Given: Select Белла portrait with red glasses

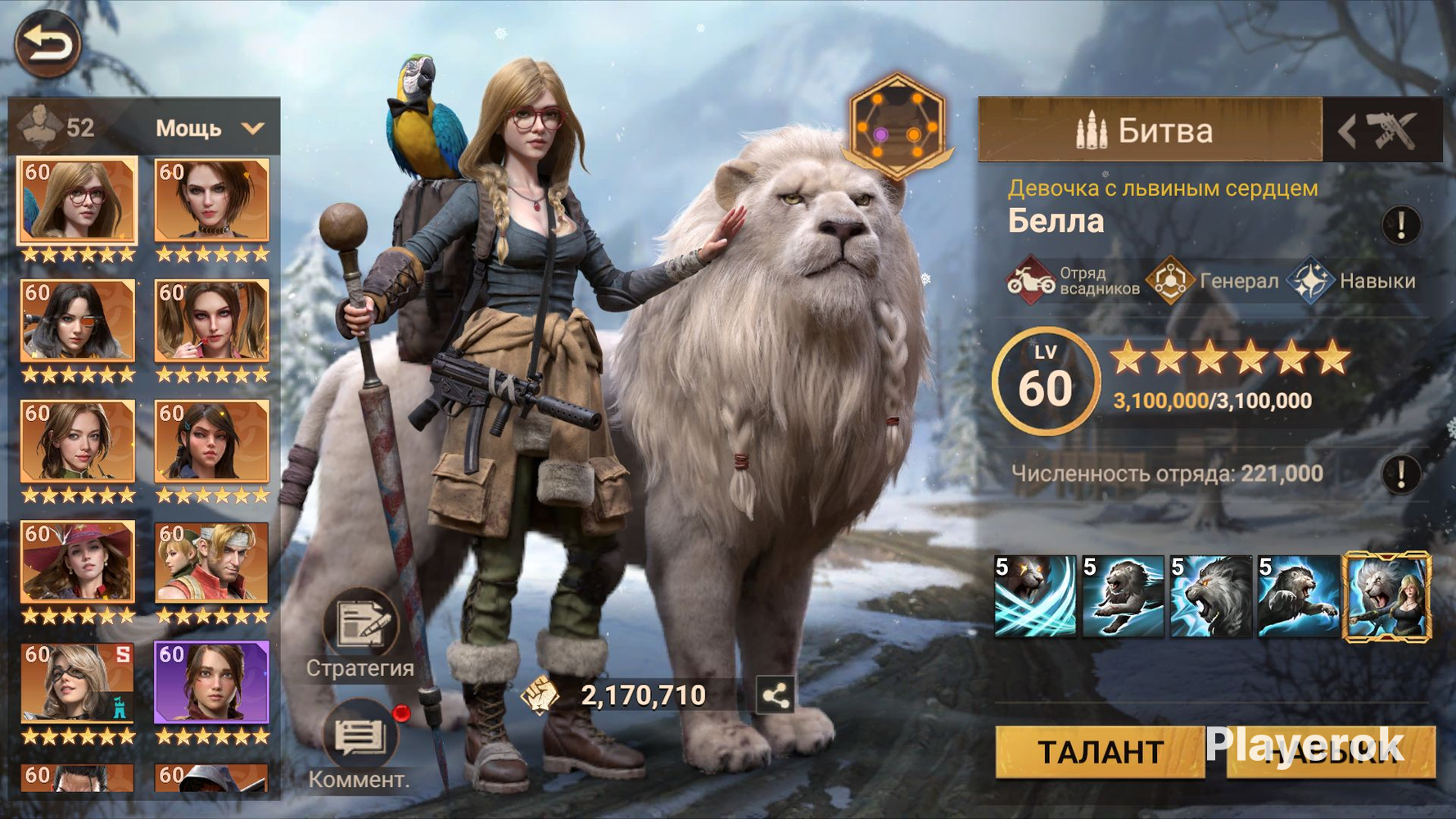Looking at the screenshot, I should [x=78, y=201].
